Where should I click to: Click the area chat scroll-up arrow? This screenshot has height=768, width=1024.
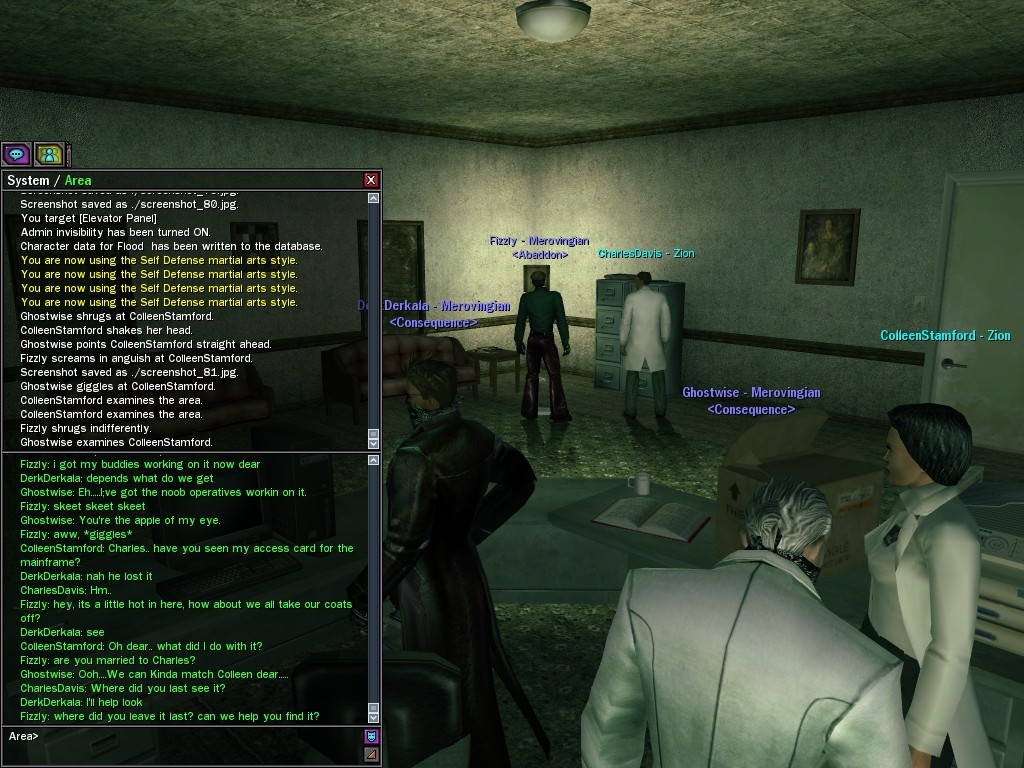click(x=374, y=460)
